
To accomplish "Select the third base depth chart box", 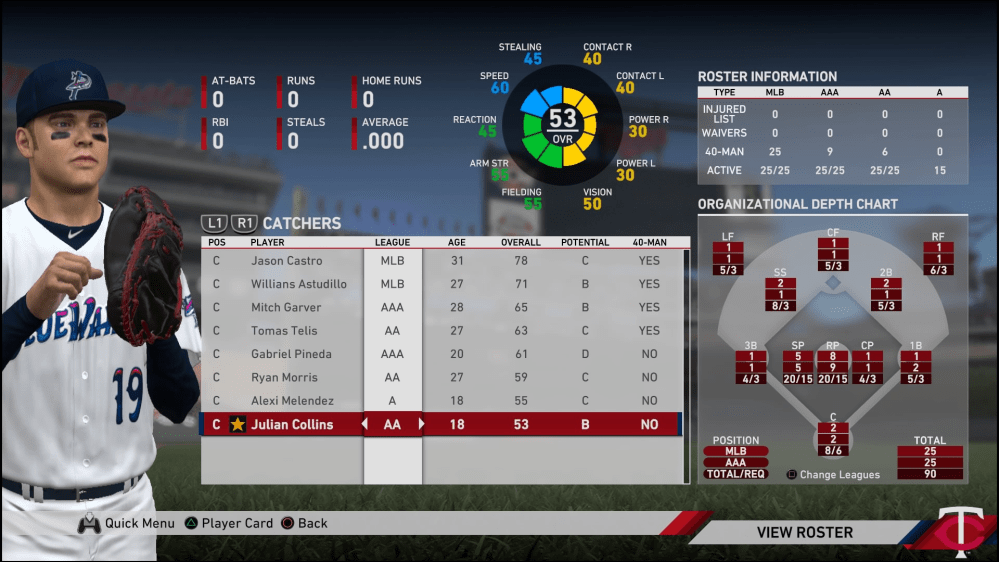I will [x=750, y=366].
